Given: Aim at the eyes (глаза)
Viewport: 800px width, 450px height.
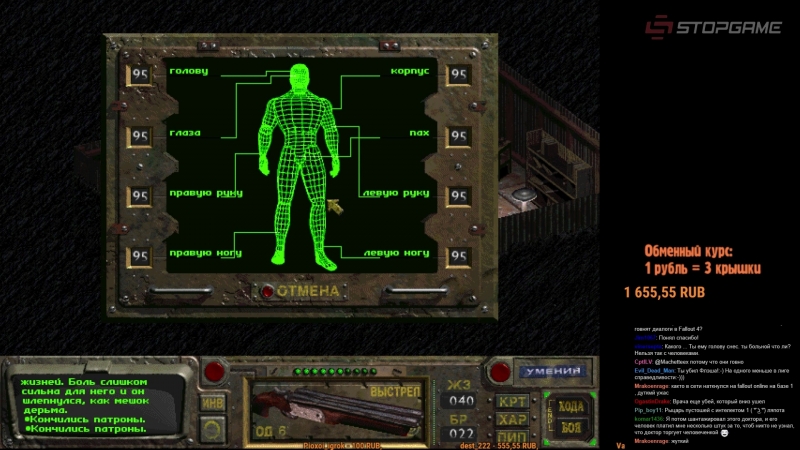Looking at the screenshot, I should point(185,133).
